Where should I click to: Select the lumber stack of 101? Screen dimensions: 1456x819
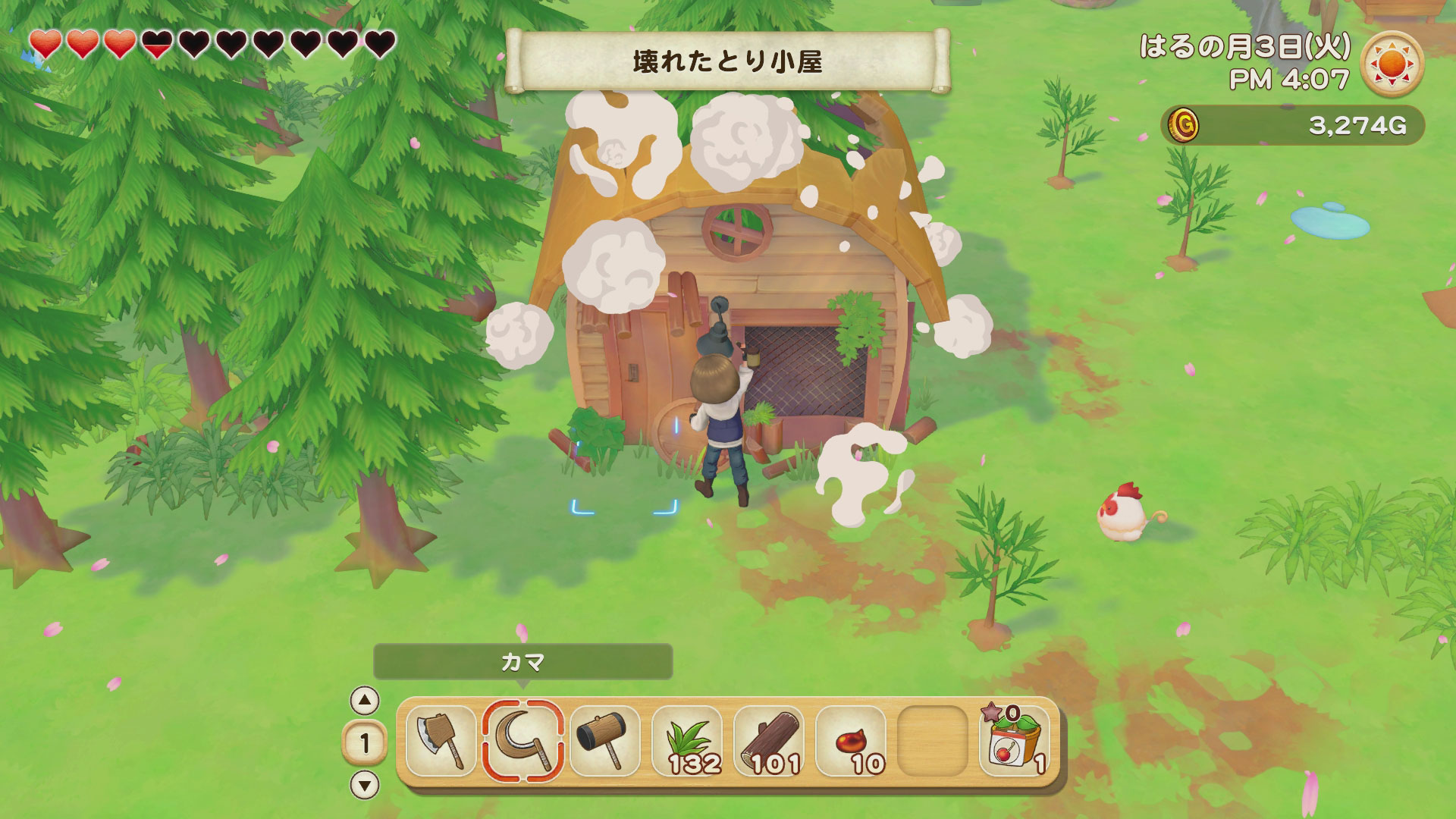pos(769,741)
